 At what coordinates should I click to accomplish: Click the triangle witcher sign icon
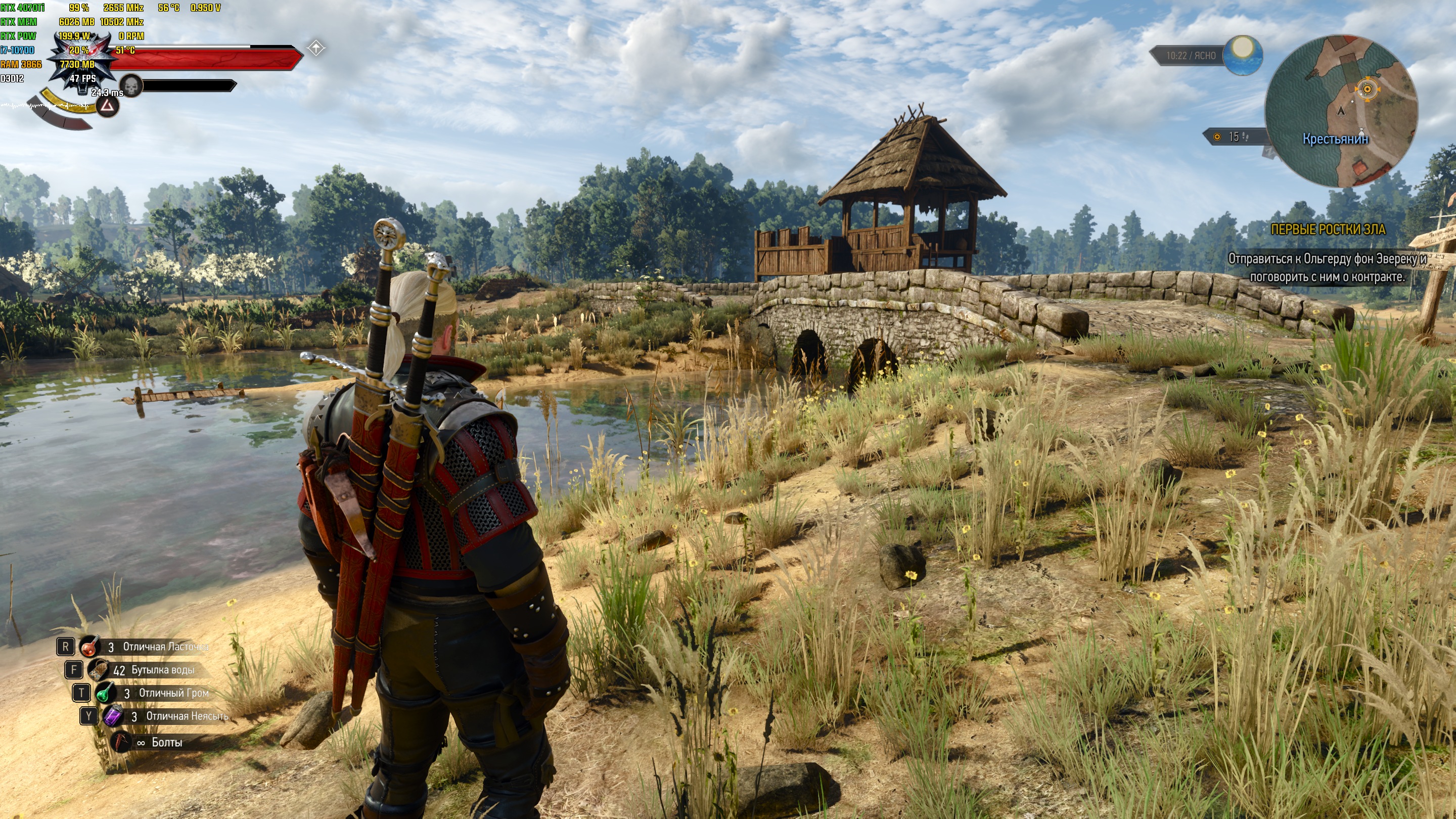(107, 106)
